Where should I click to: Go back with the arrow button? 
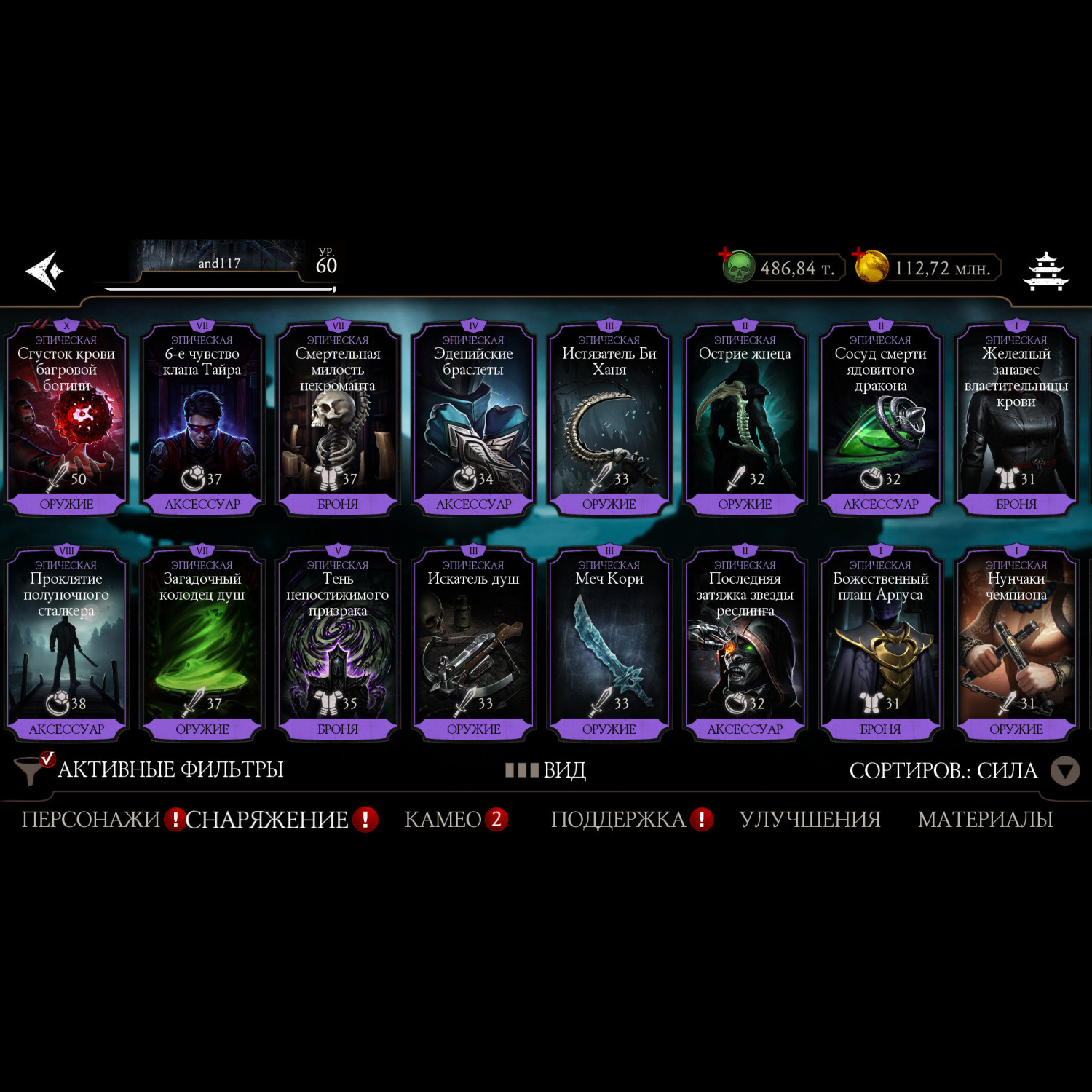pyautogui.click(x=44, y=271)
